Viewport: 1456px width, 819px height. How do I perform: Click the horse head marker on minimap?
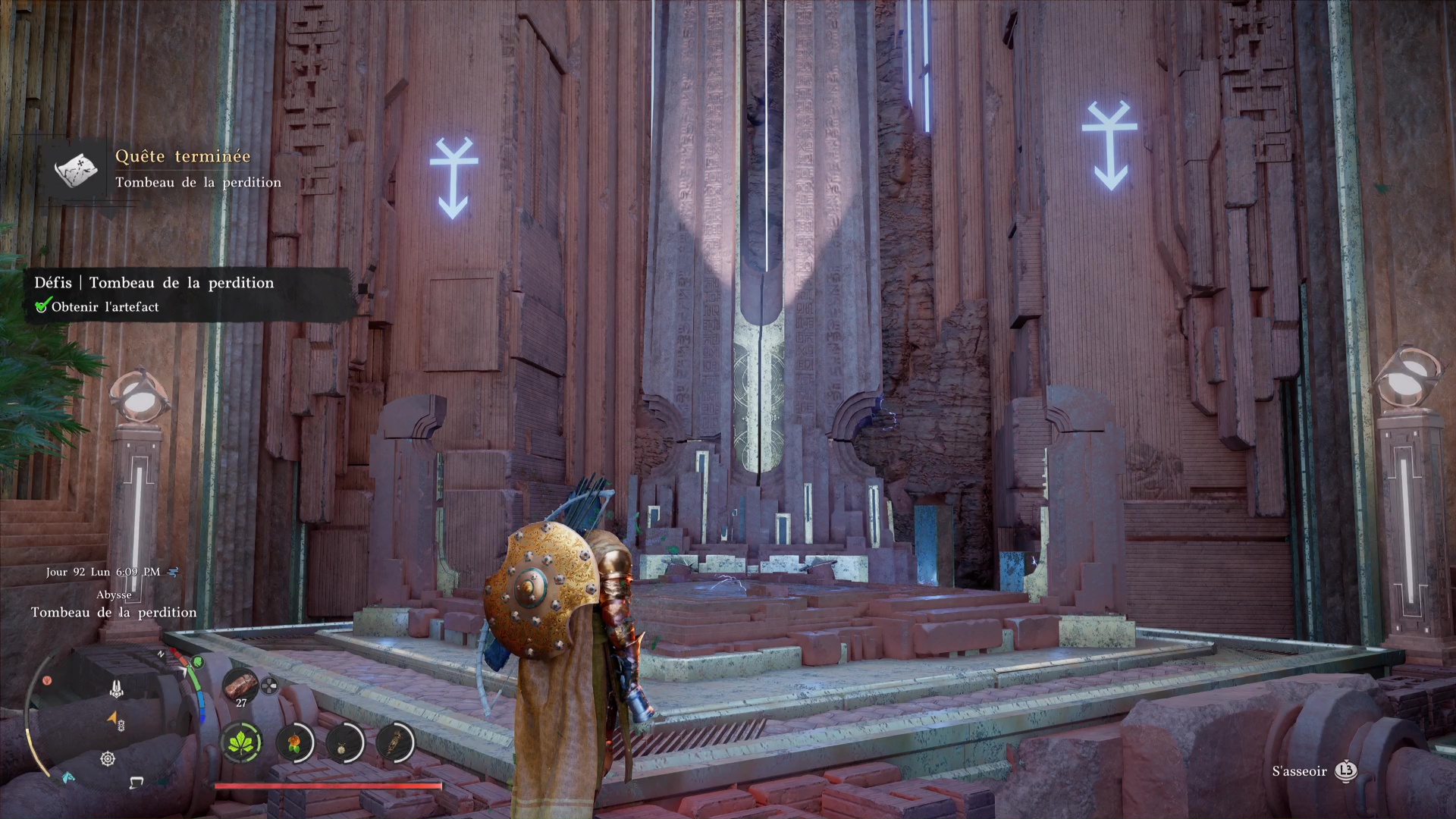tap(69, 777)
